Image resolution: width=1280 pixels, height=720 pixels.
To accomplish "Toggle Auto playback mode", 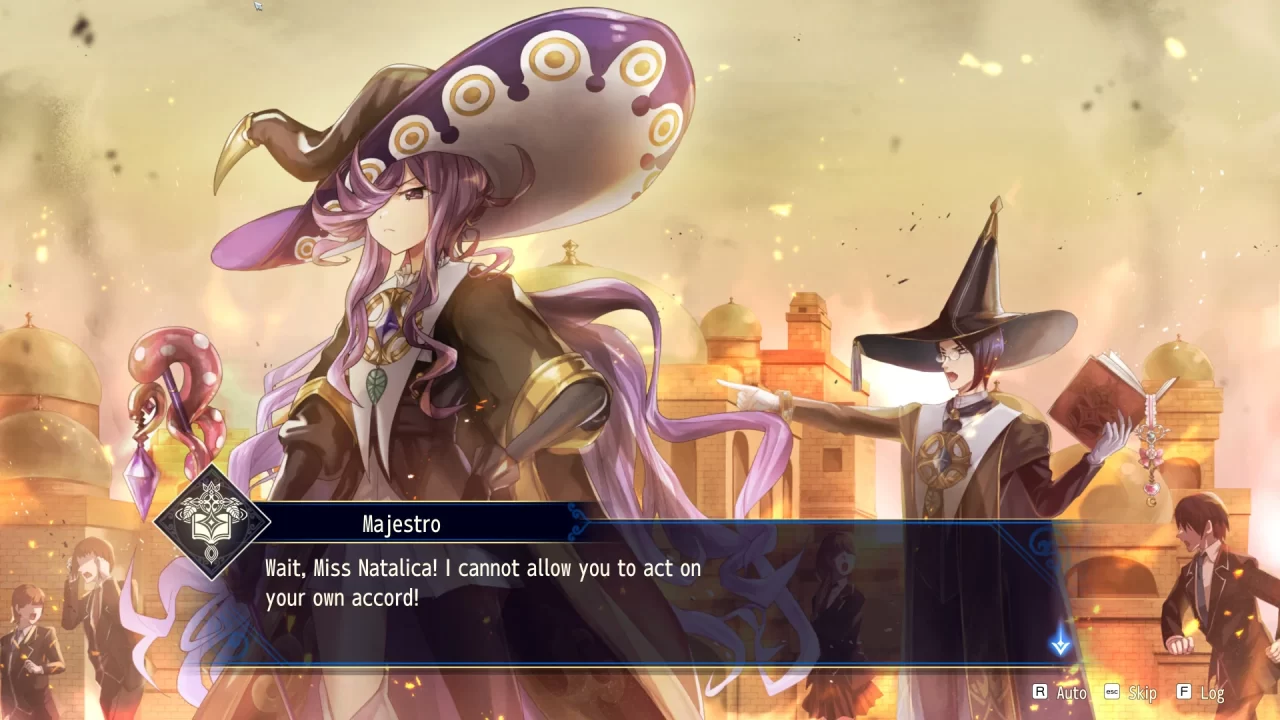I will [x=1071, y=692].
